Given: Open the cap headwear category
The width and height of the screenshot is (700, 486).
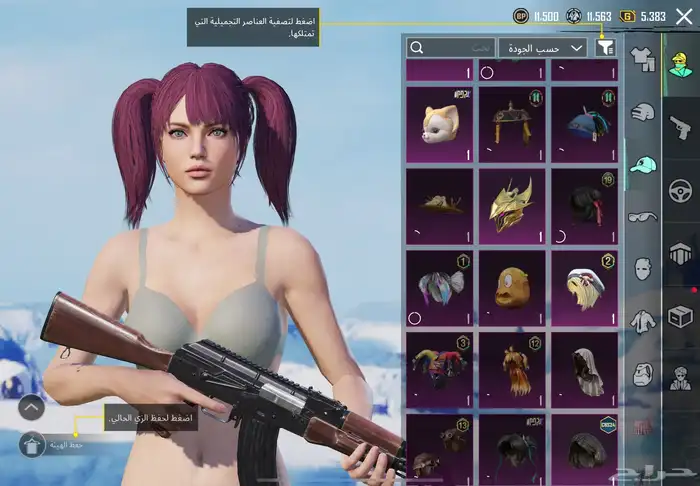Looking at the screenshot, I should [x=642, y=165].
